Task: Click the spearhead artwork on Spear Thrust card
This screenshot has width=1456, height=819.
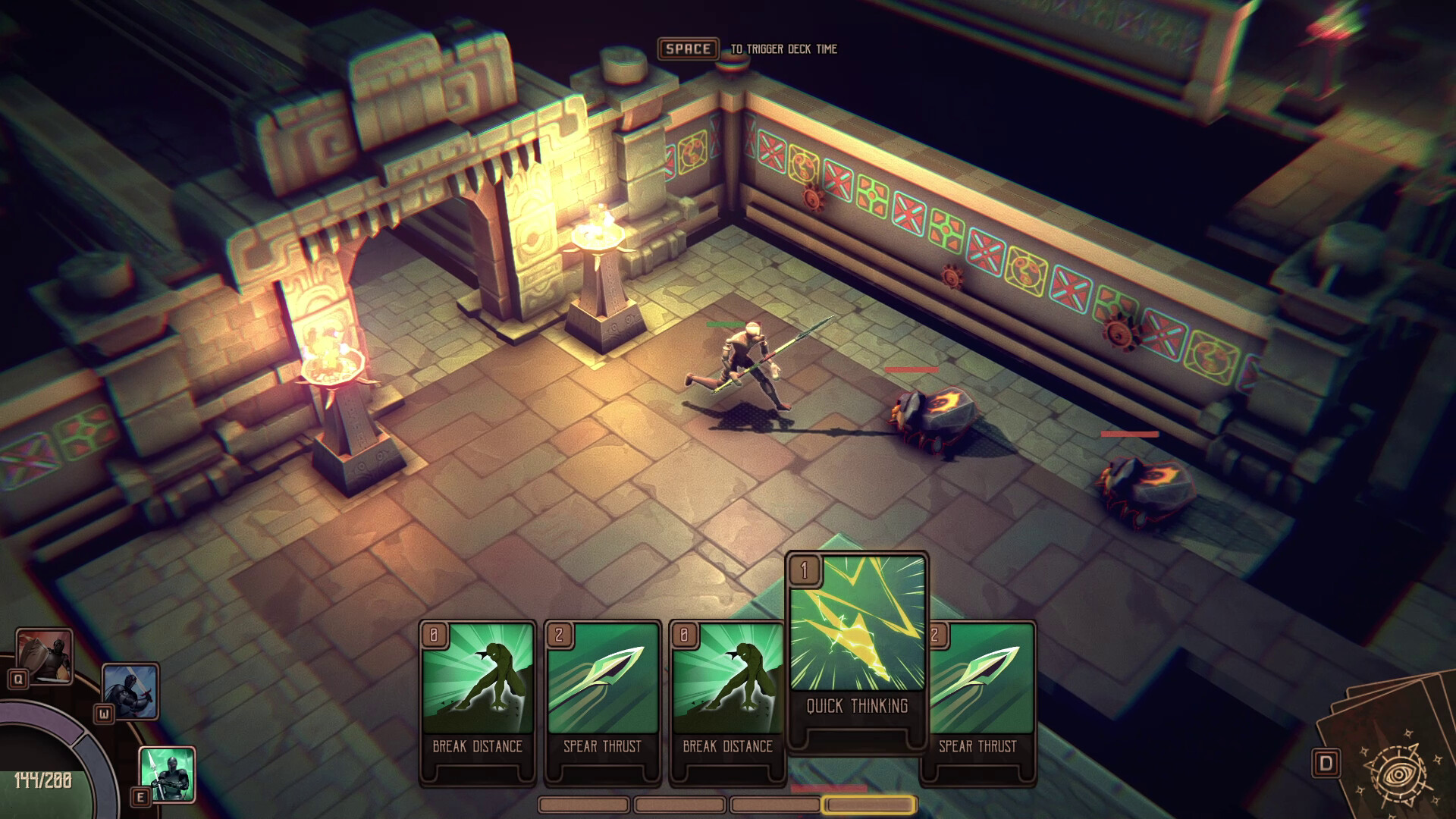Action: pos(601,679)
